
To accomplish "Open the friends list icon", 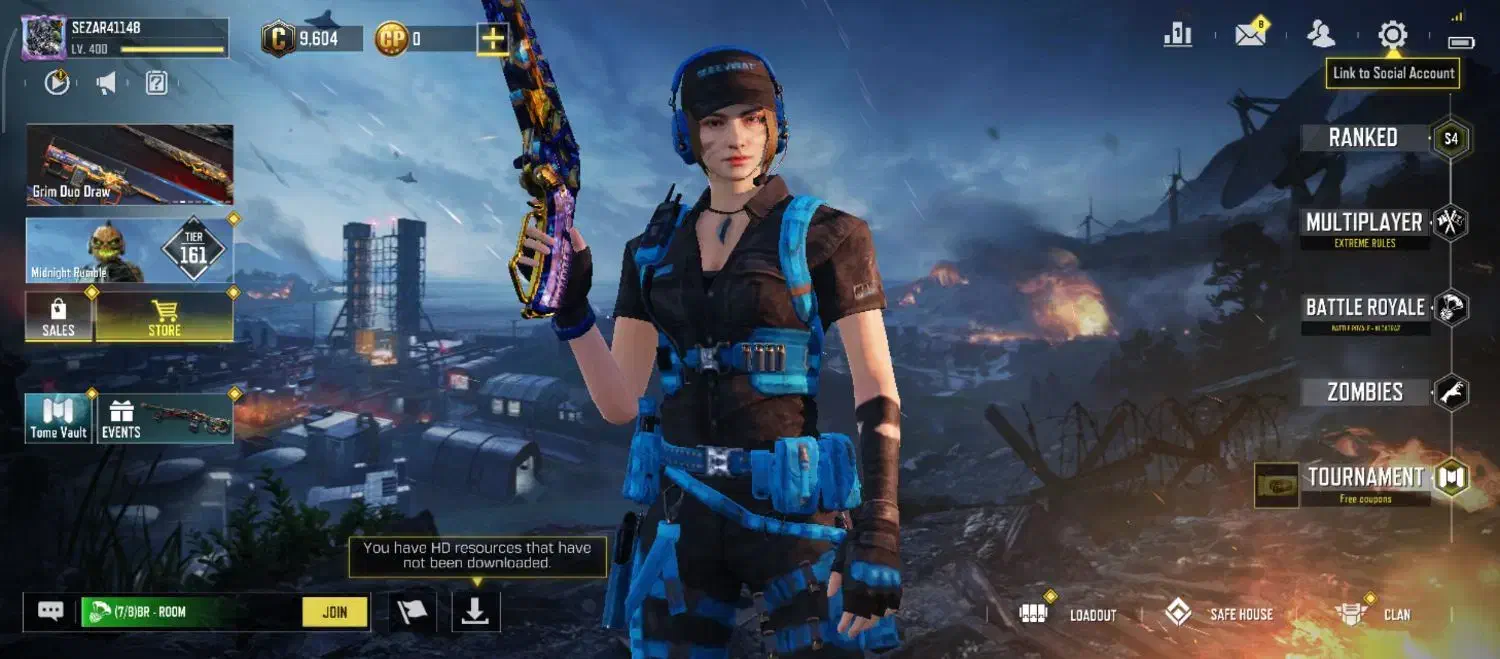I will click(1321, 36).
